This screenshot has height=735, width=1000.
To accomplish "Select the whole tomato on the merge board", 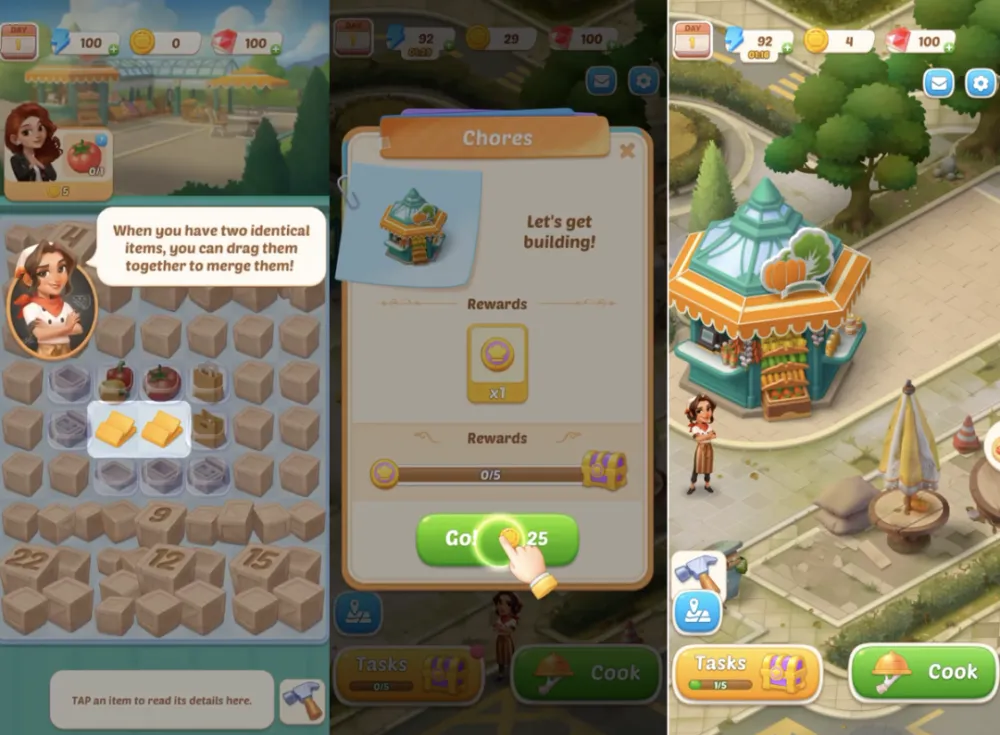I will 161,381.
